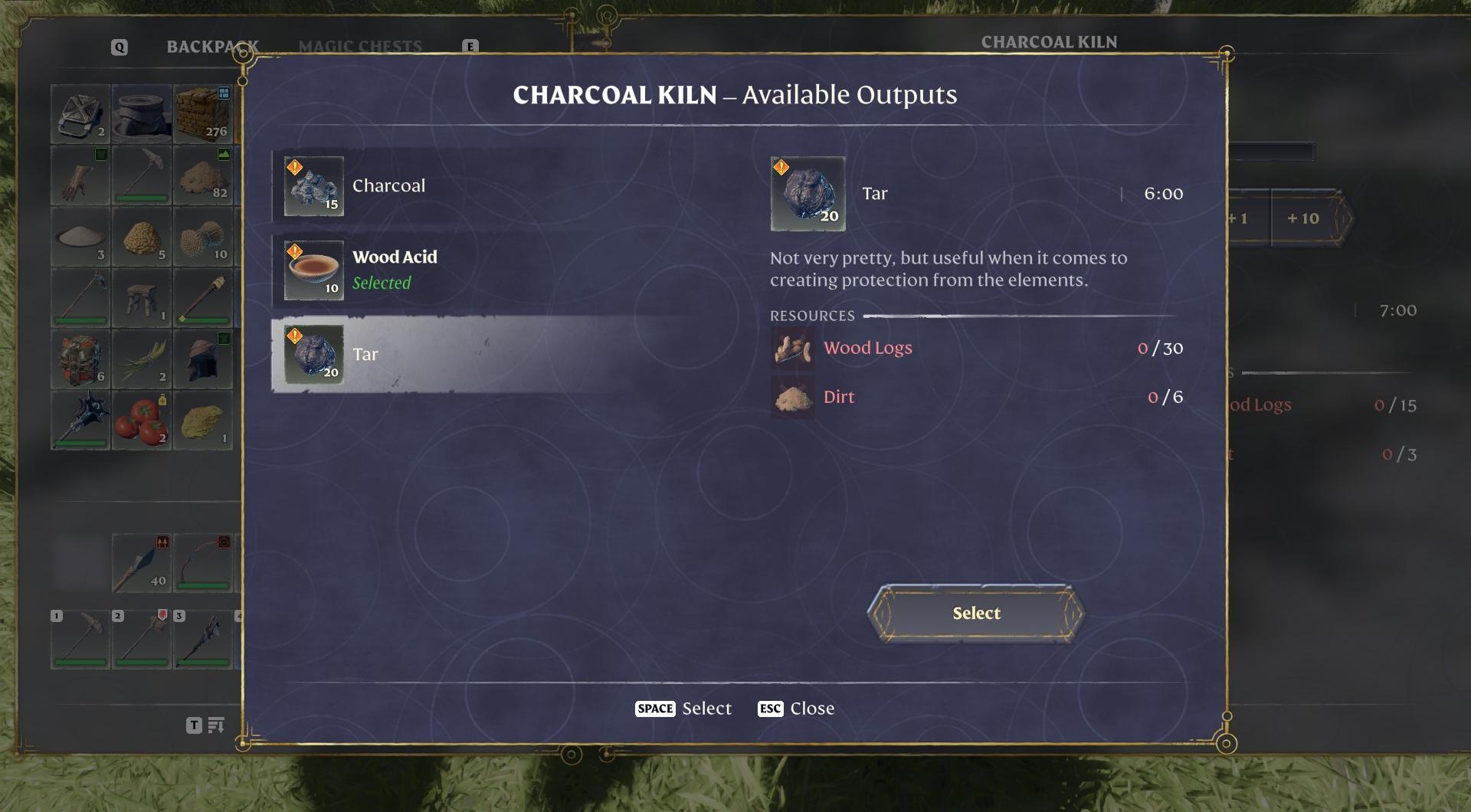The height and width of the screenshot is (812, 1471).
Task: Select the Wood Logs resource row
Action: [x=976, y=349]
